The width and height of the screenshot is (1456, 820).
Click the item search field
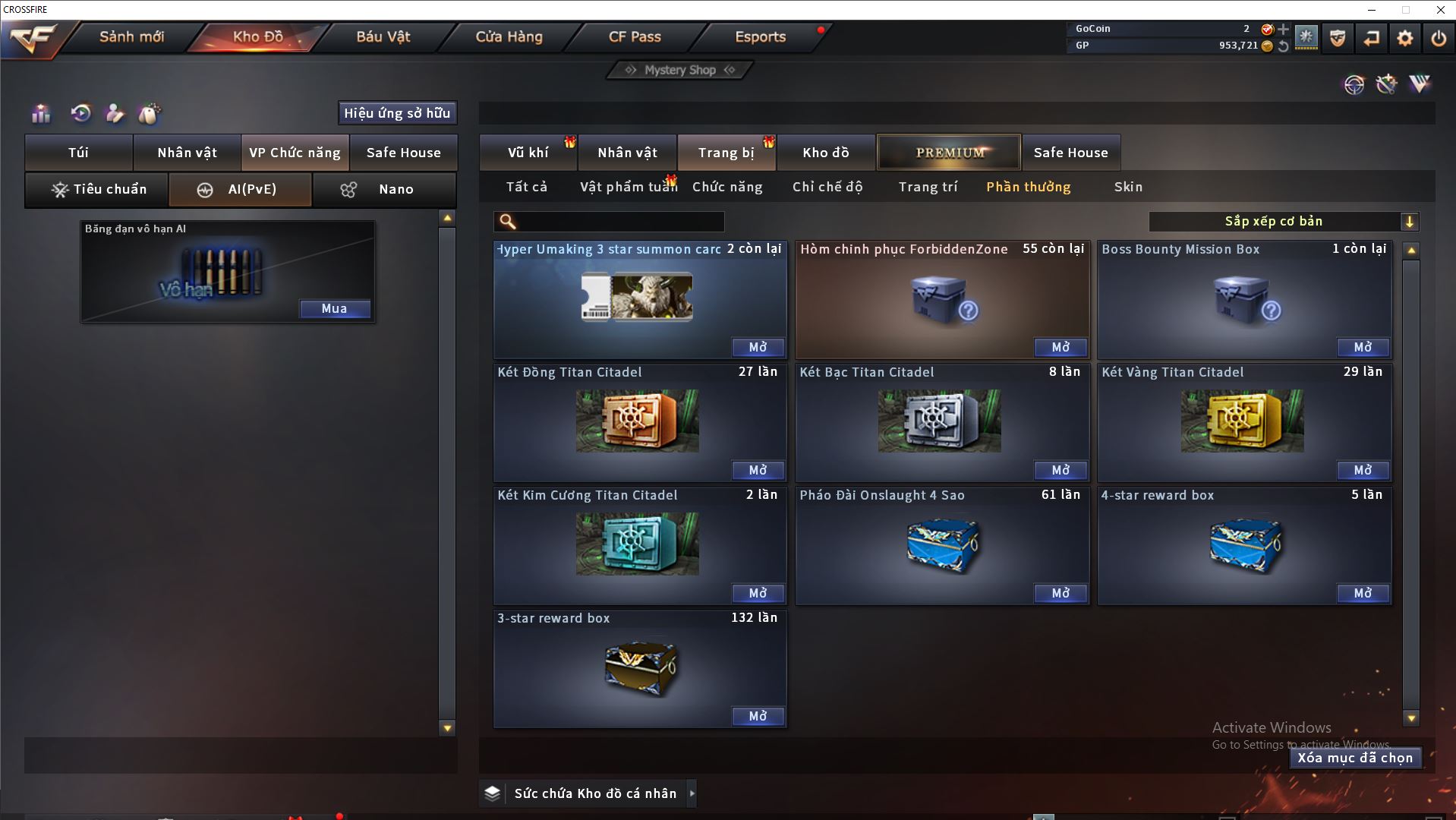tap(619, 222)
